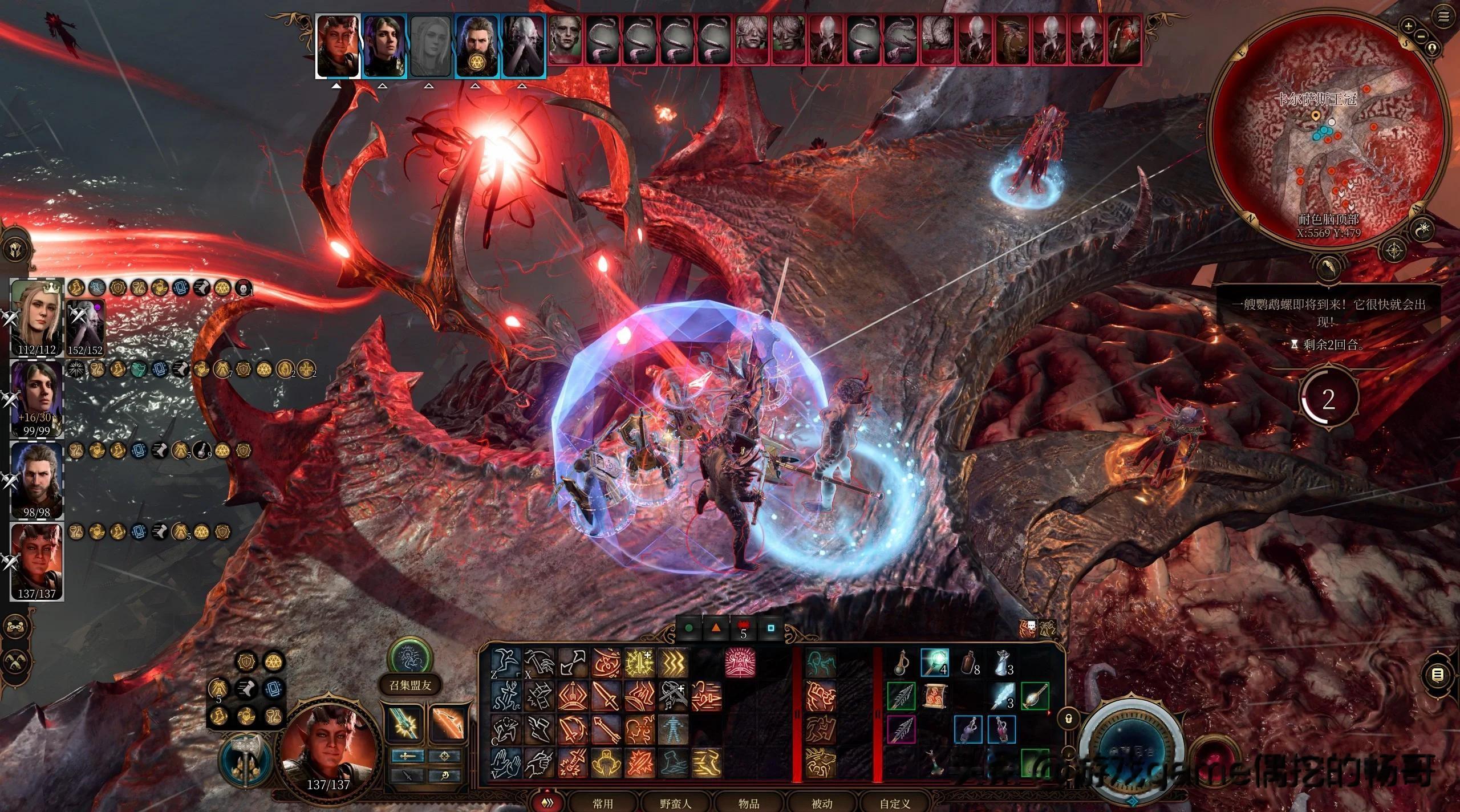Activate the red glowing skull rage ability
This screenshot has width=1460, height=812.
tap(740, 663)
